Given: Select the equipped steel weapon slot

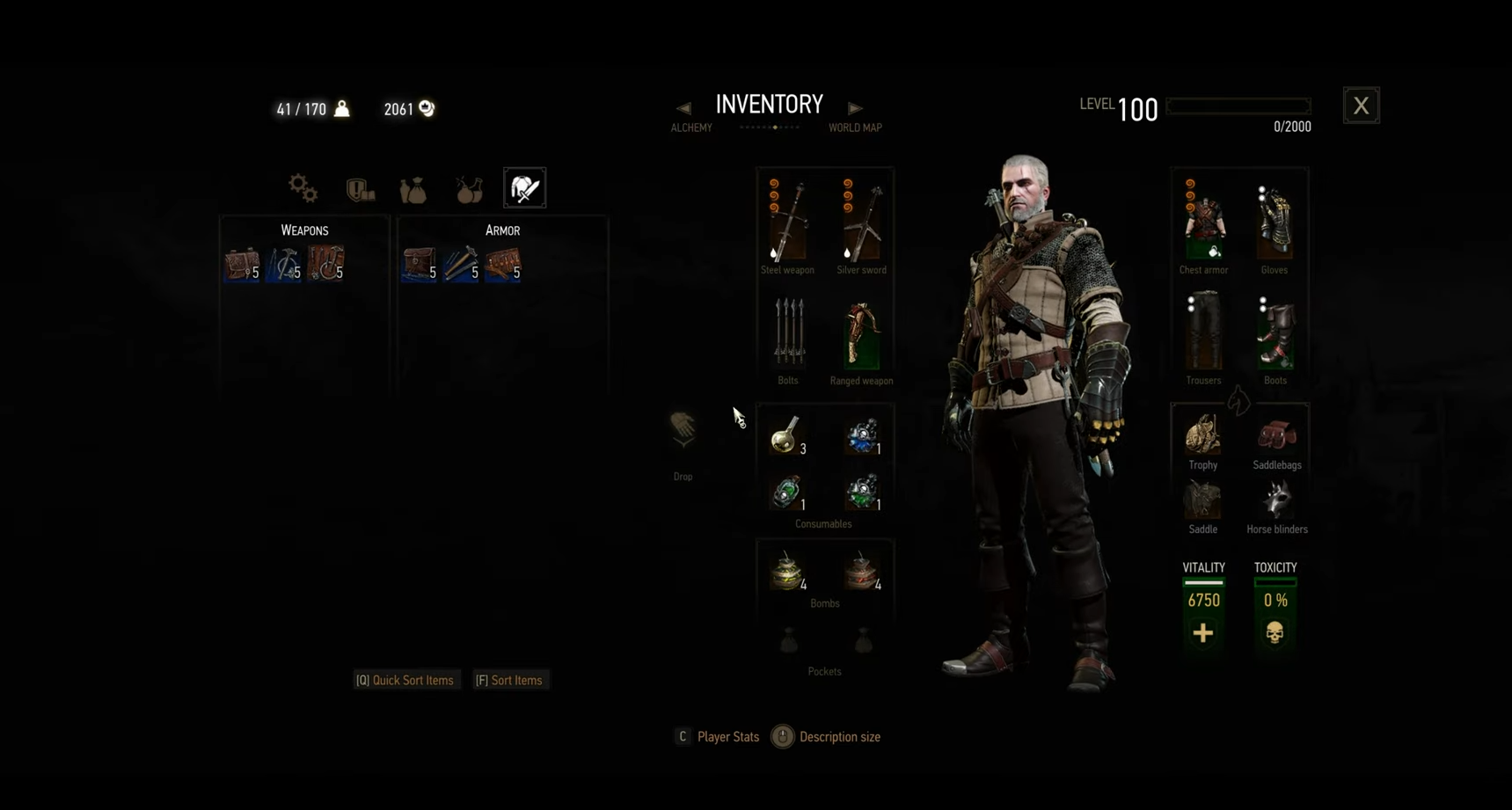Looking at the screenshot, I should (787, 222).
